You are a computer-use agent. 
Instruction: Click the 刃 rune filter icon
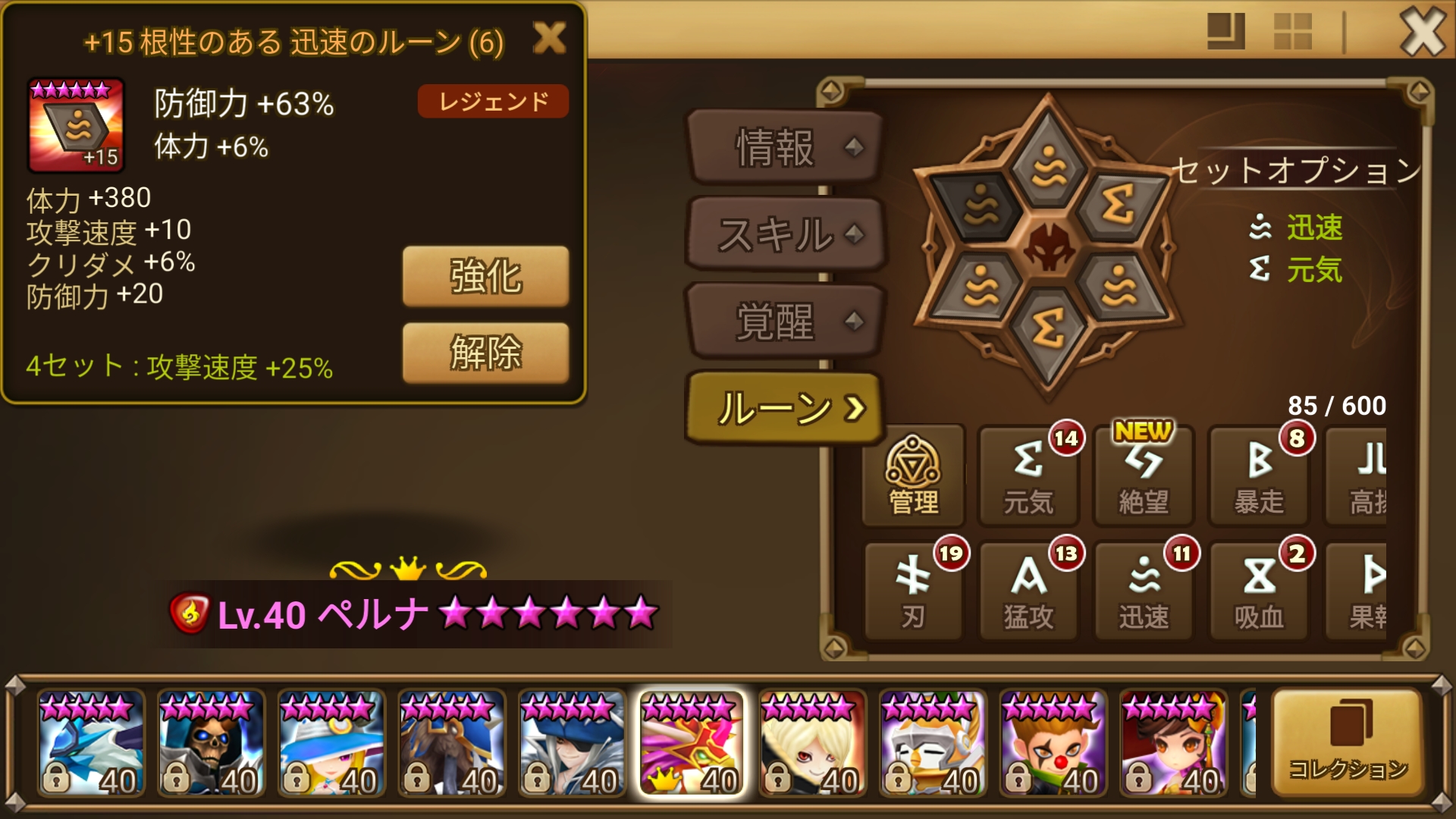tap(914, 591)
